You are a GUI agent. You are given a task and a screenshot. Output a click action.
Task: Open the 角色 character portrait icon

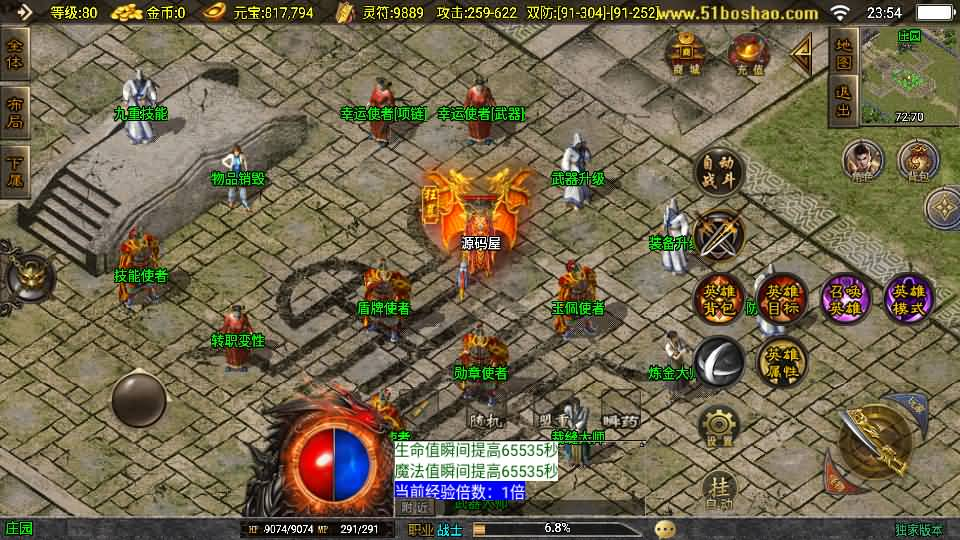point(863,160)
